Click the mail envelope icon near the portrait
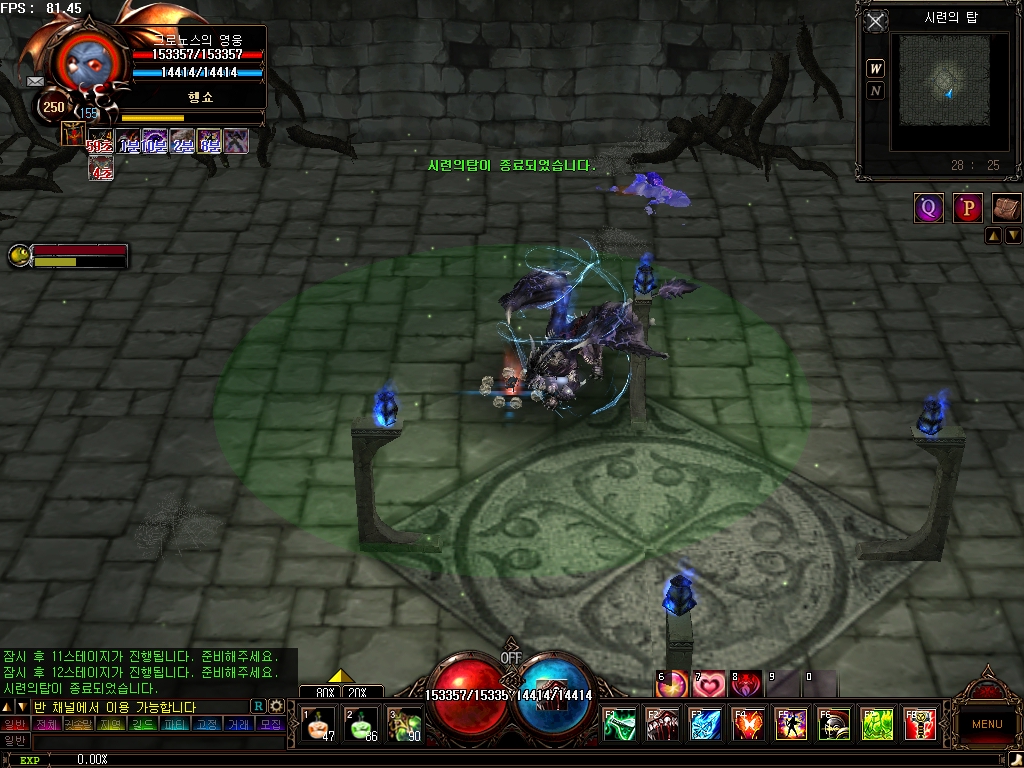1024x768 pixels. [x=35, y=81]
